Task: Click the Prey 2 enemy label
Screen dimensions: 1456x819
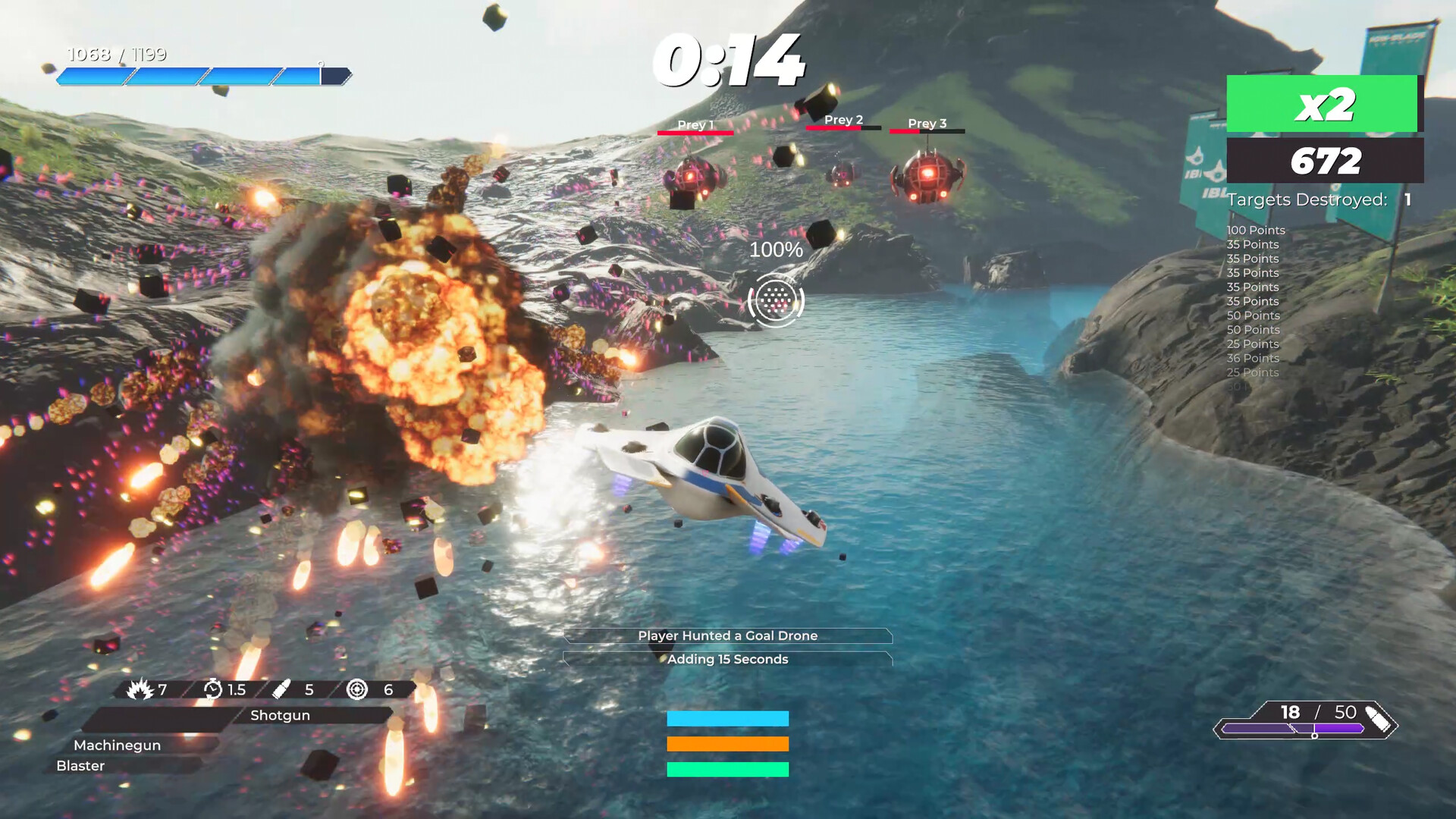Action: coord(844,120)
